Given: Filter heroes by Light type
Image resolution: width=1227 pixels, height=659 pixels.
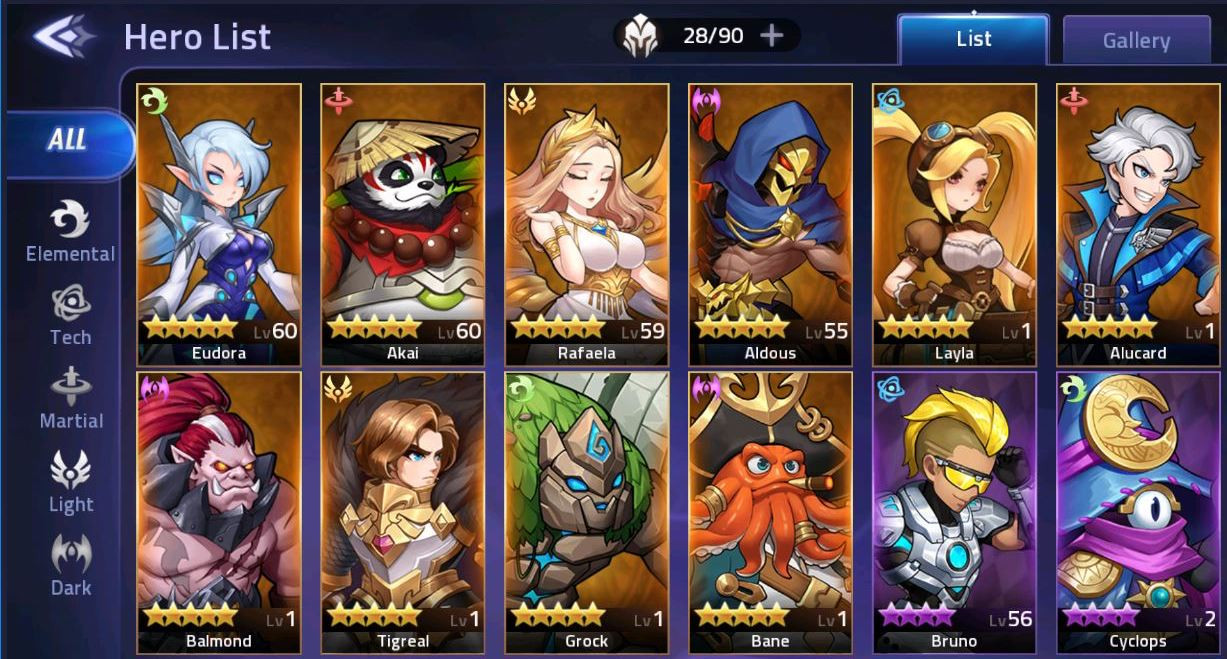Looking at the screenshot, I should pyautogui.click(x=70, y=483).
